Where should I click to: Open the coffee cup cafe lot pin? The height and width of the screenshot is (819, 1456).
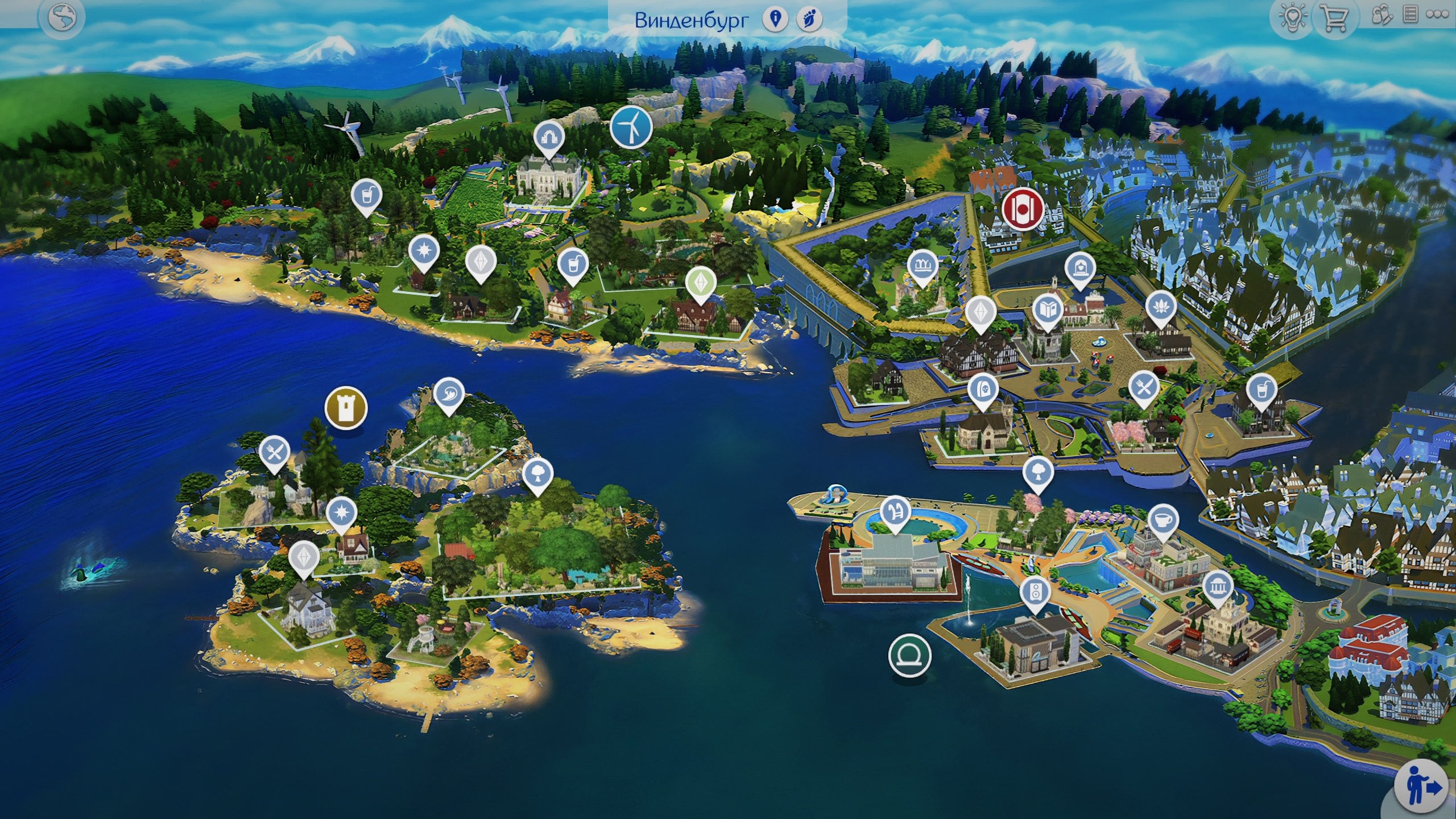tap(1163, 520)
